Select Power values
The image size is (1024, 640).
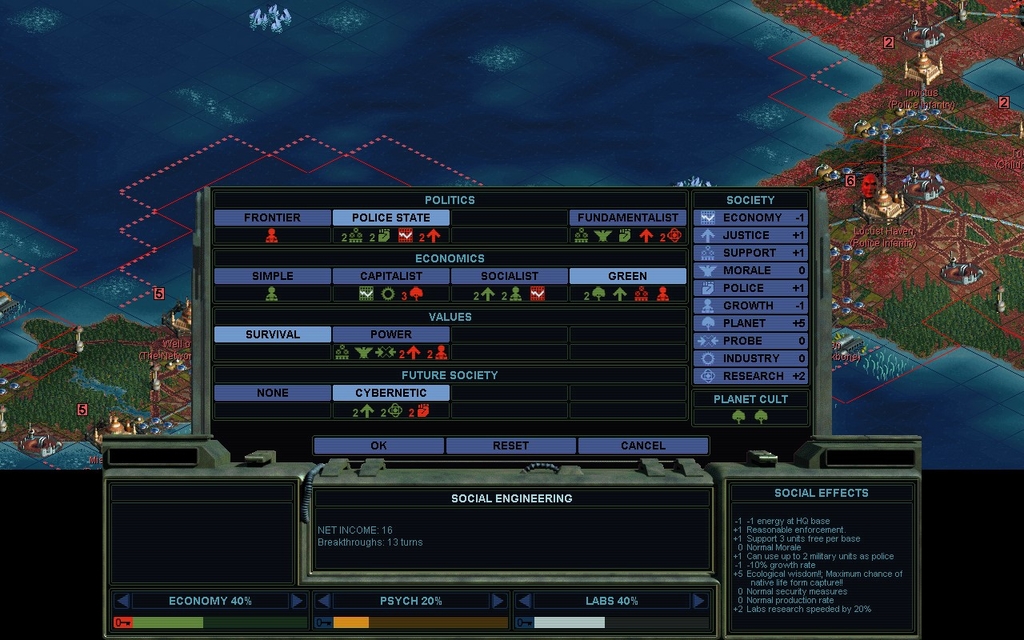coord(390,335)
